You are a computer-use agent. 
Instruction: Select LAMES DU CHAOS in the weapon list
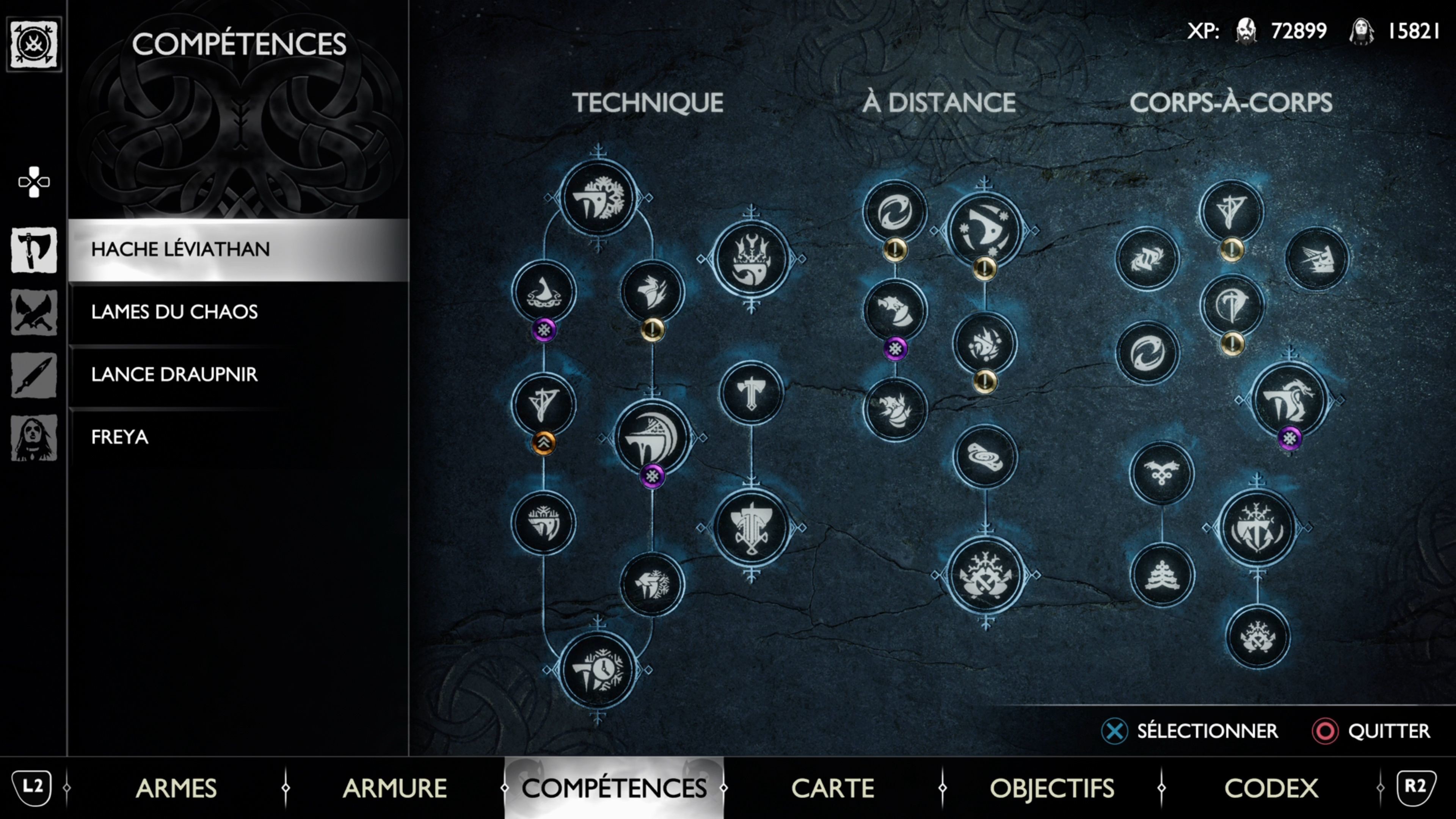(x=175, y=312)
